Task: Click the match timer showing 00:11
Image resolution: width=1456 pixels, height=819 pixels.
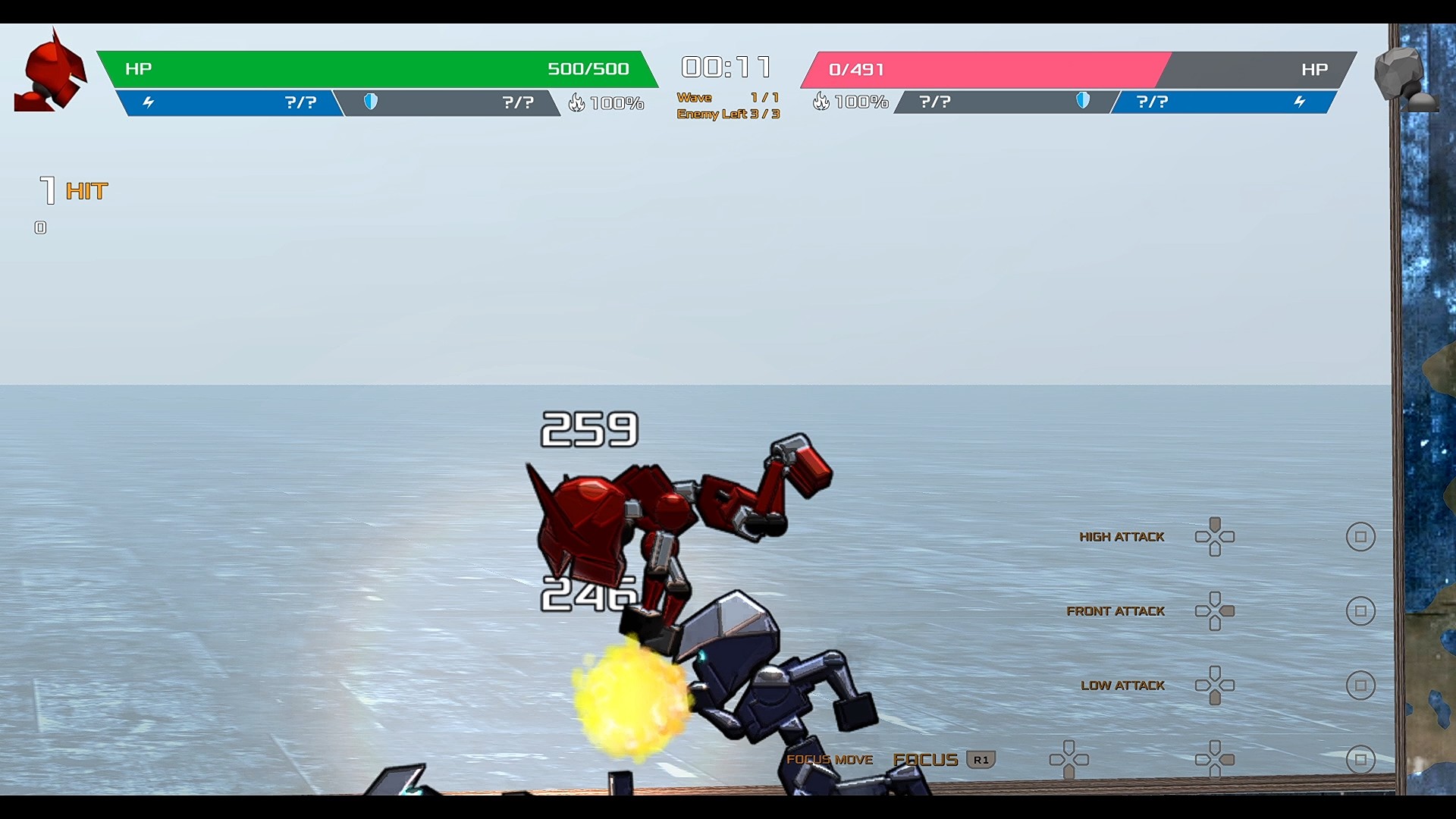Action: tap(726, 67)
